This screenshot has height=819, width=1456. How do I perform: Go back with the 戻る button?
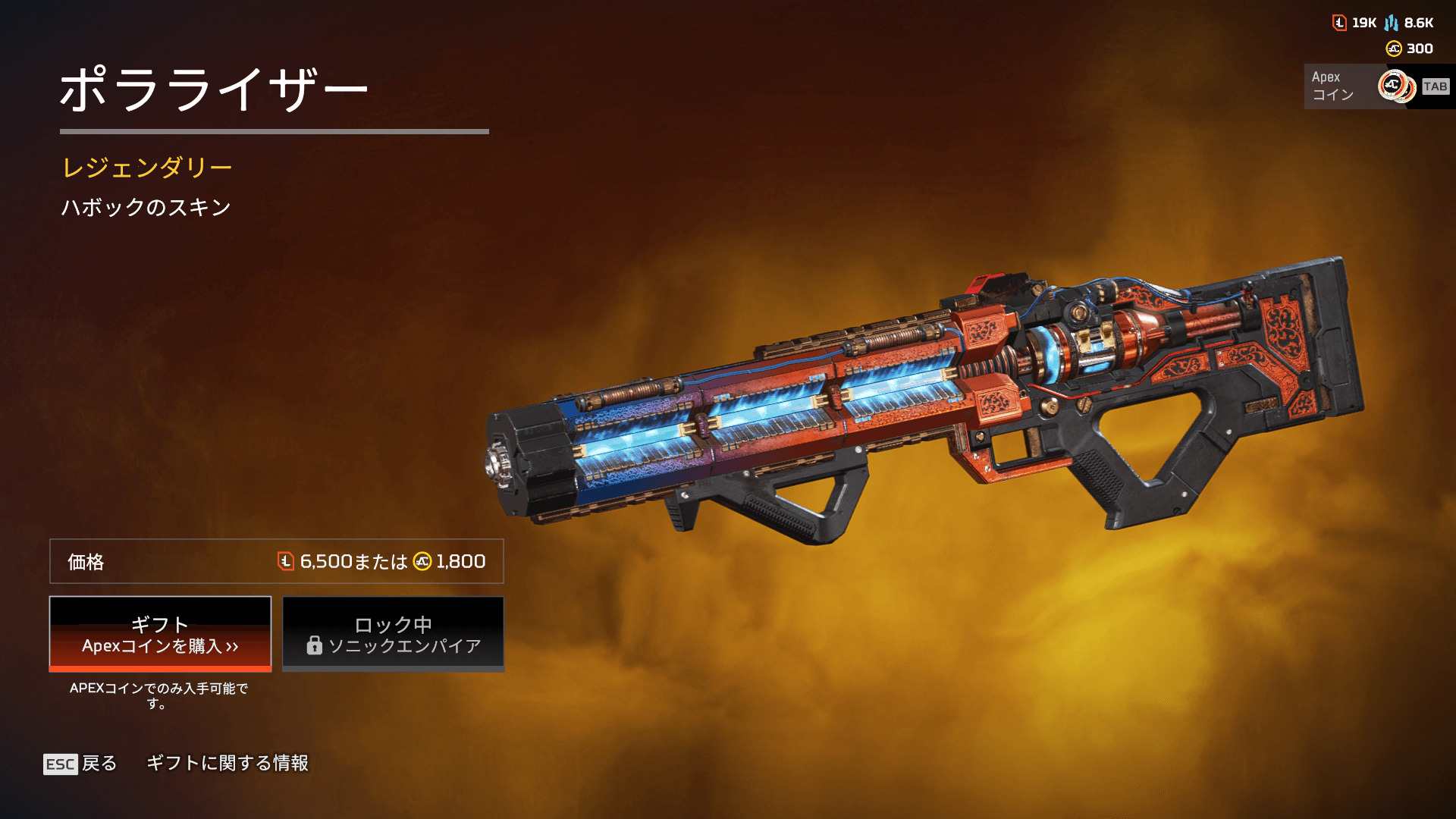[x=80, y=764]
